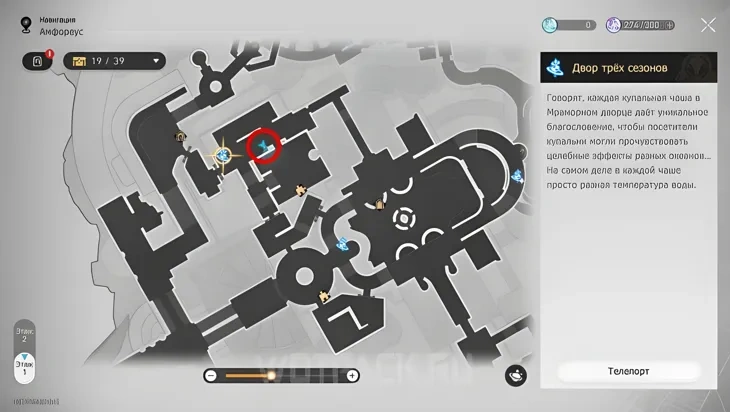
Task: Click the teal currency icon showing 0
Action: (x=552, y=25)
